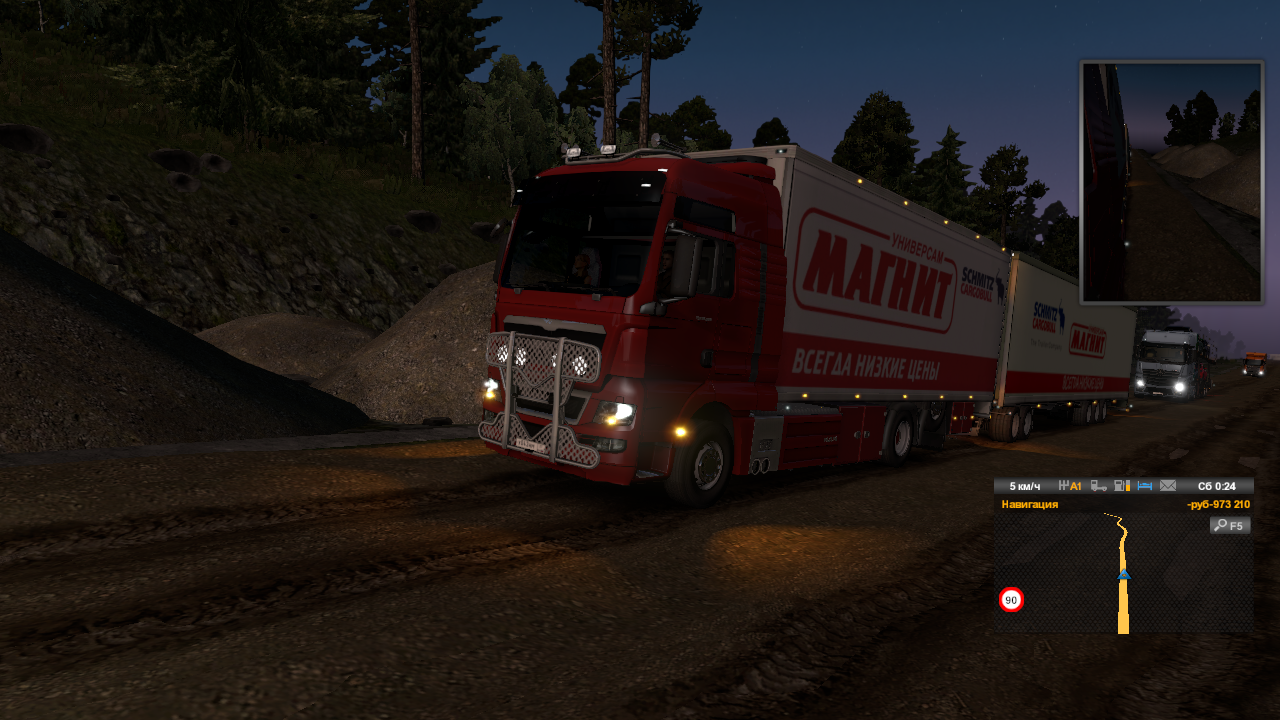The height and width of the screenshot is (720, 1280).
Task: Open the truck damage status icon
Action: pyautogui.click(x=1099, y=486)
